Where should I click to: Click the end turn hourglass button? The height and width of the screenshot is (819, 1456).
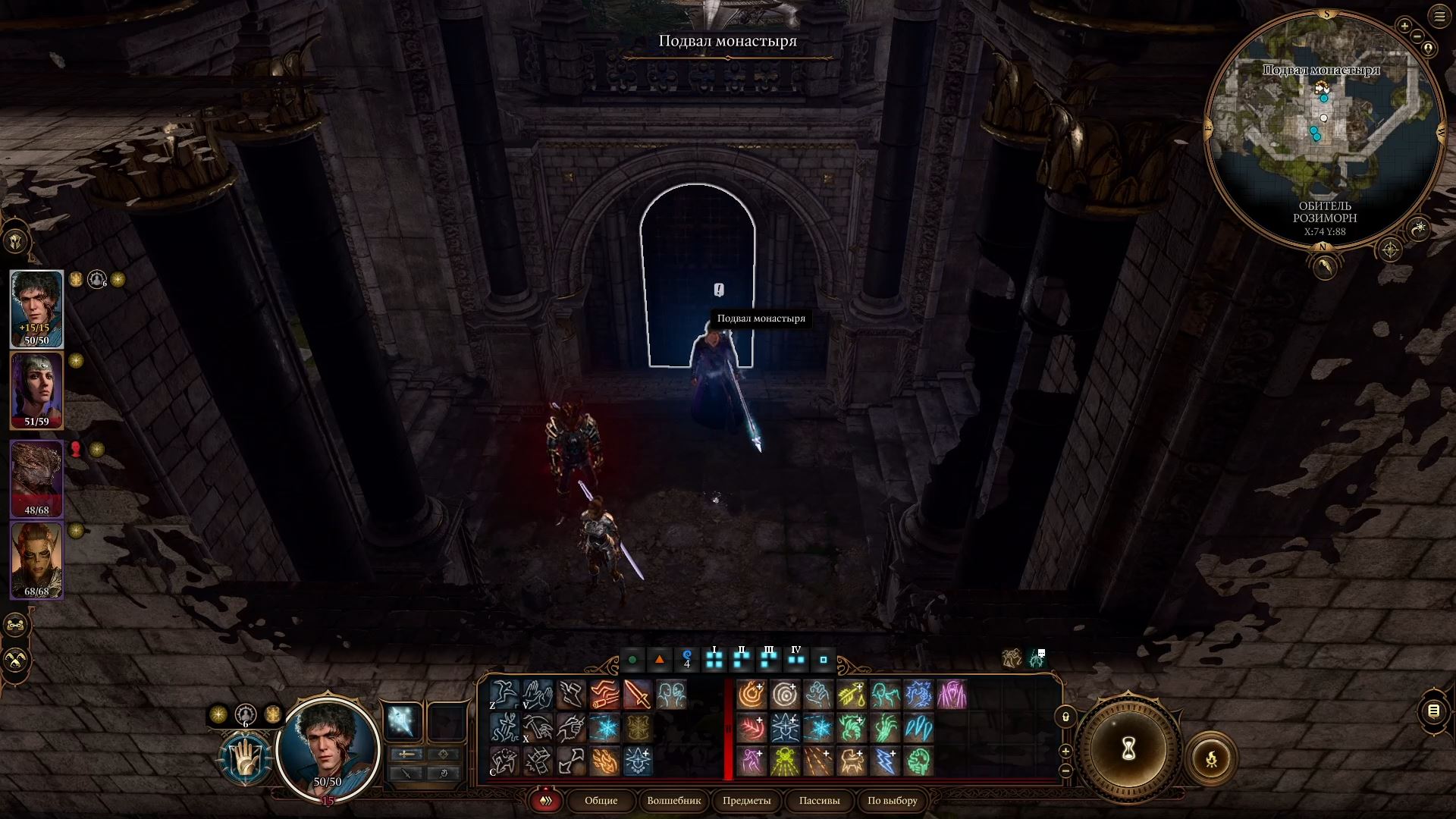pyautogui.click(x=1128, y=749)
